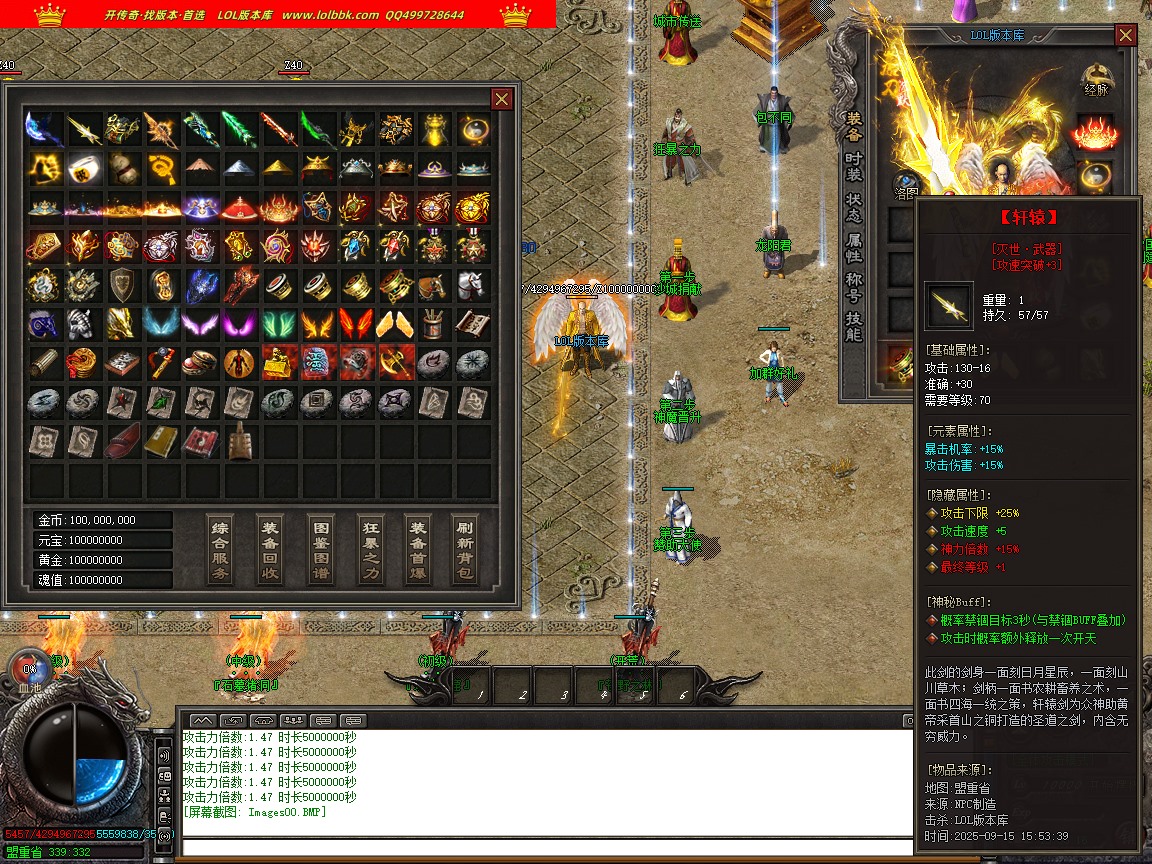This screenshot has height=864, width=1152.
Task: Choose the yellow book item in the bag
Action: point(160,441)
